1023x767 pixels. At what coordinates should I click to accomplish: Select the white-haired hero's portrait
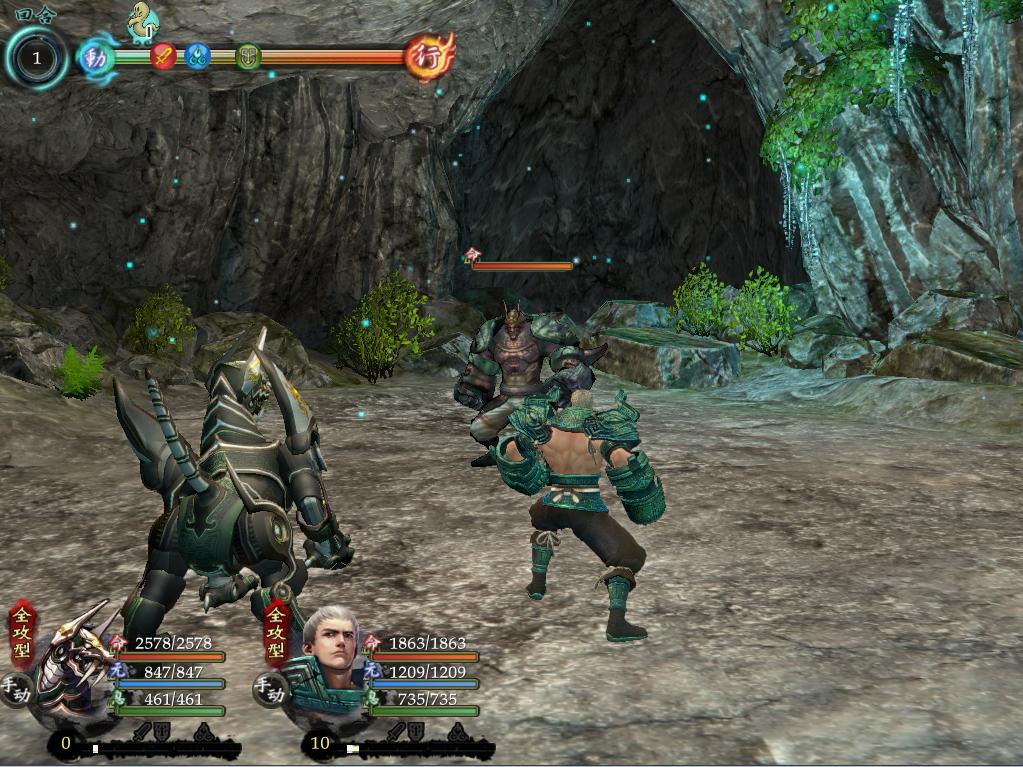(x=330, y=650)
